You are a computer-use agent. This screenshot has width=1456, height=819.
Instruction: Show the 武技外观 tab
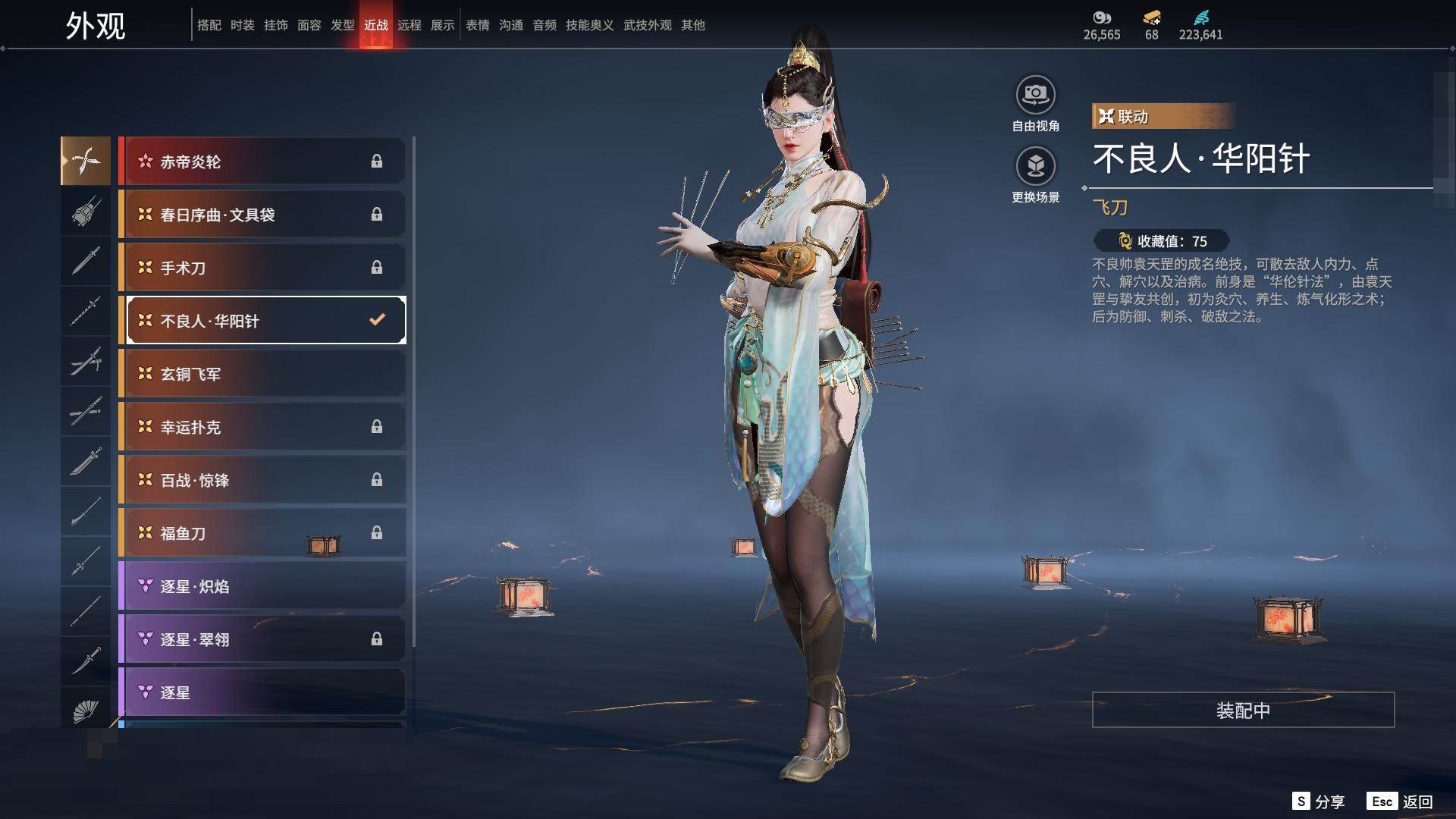click(647, 25)
